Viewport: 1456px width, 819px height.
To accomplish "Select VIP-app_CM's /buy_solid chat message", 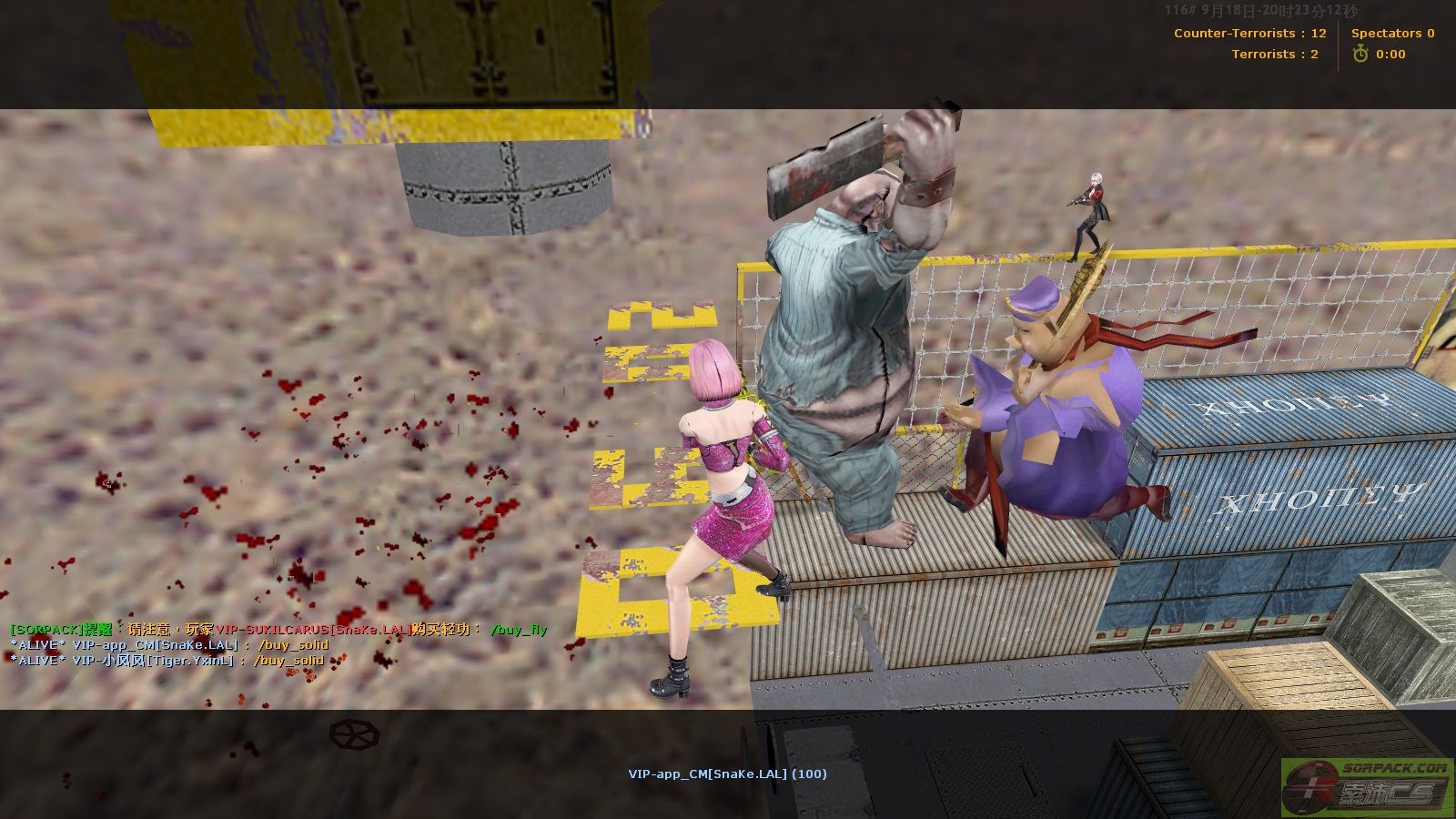I will [x=169, y=645].
